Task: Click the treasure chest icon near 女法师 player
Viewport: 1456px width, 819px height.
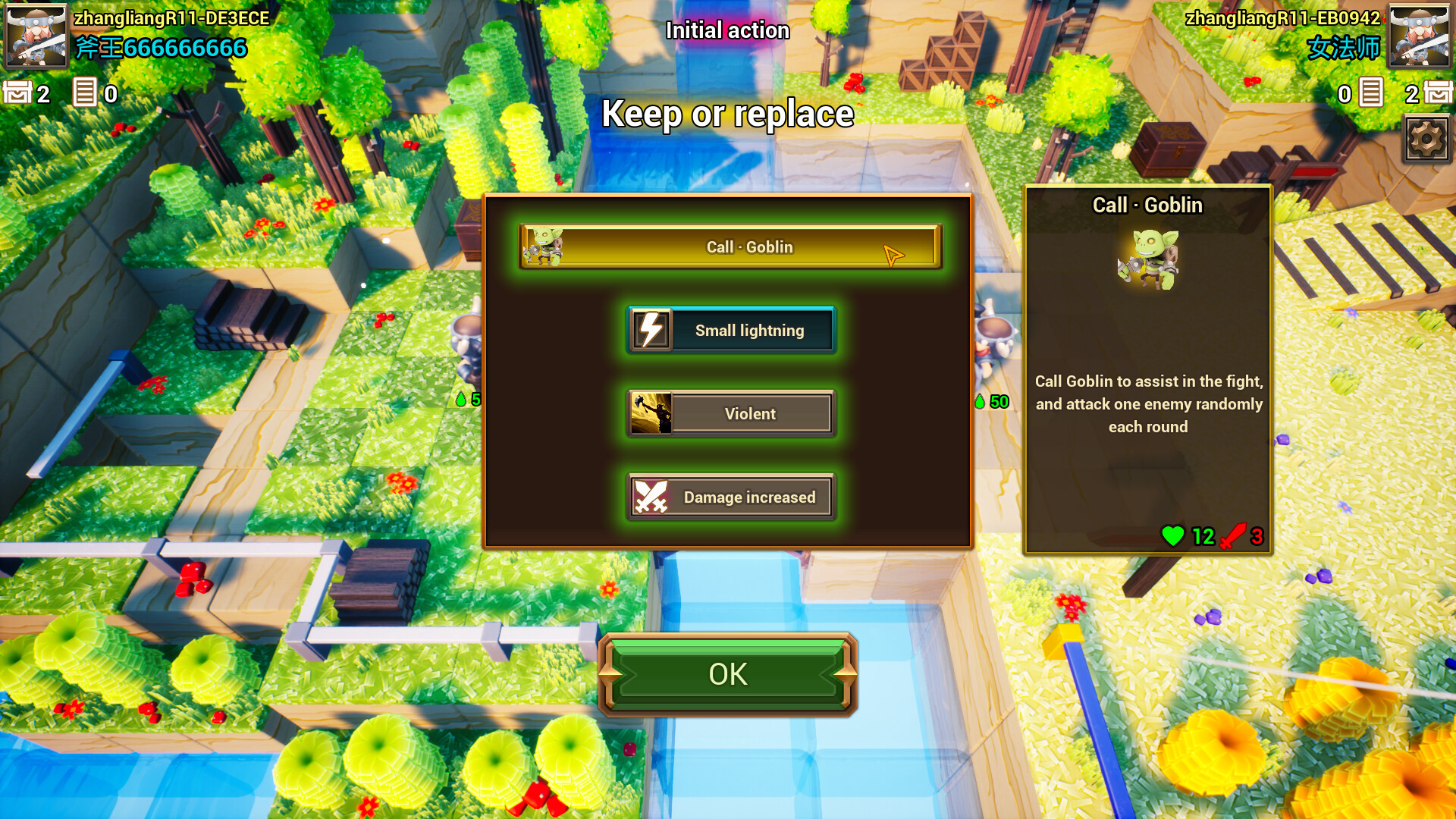Action: pyautogui.click(x=1437, y=93)
